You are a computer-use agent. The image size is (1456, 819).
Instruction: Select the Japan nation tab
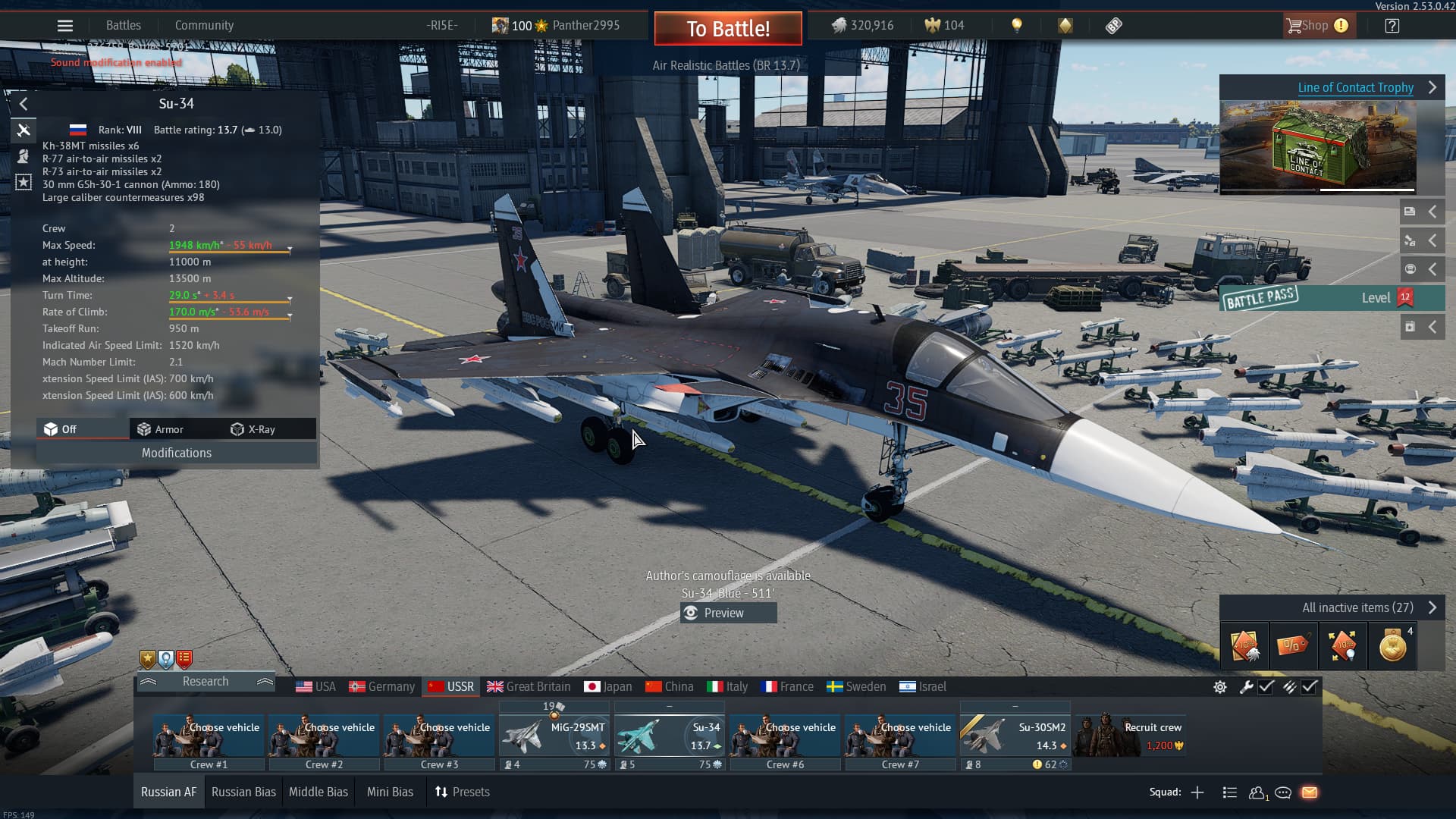(x=608, y=686)
